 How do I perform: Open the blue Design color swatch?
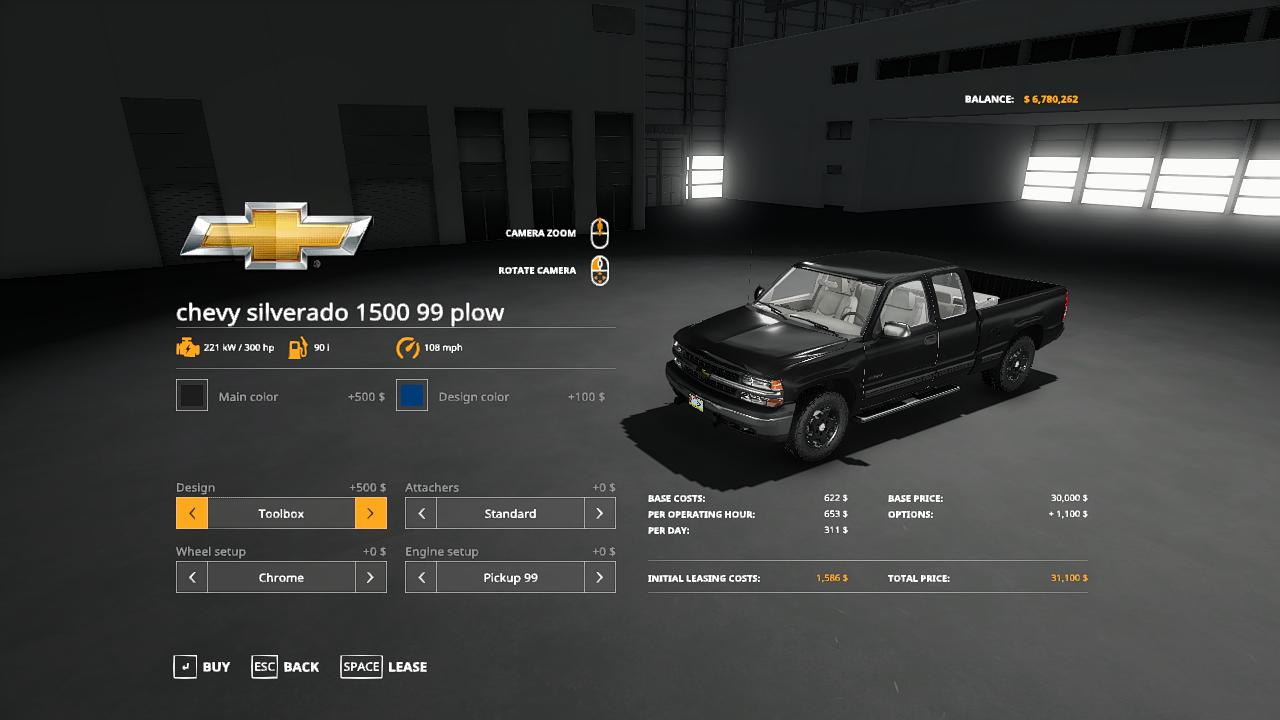412,396
